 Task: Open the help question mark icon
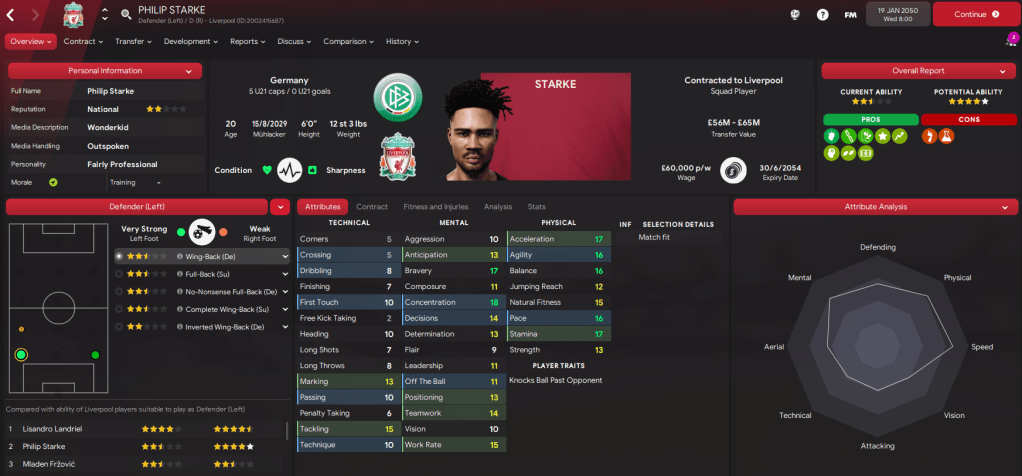(x=822, y=15)
